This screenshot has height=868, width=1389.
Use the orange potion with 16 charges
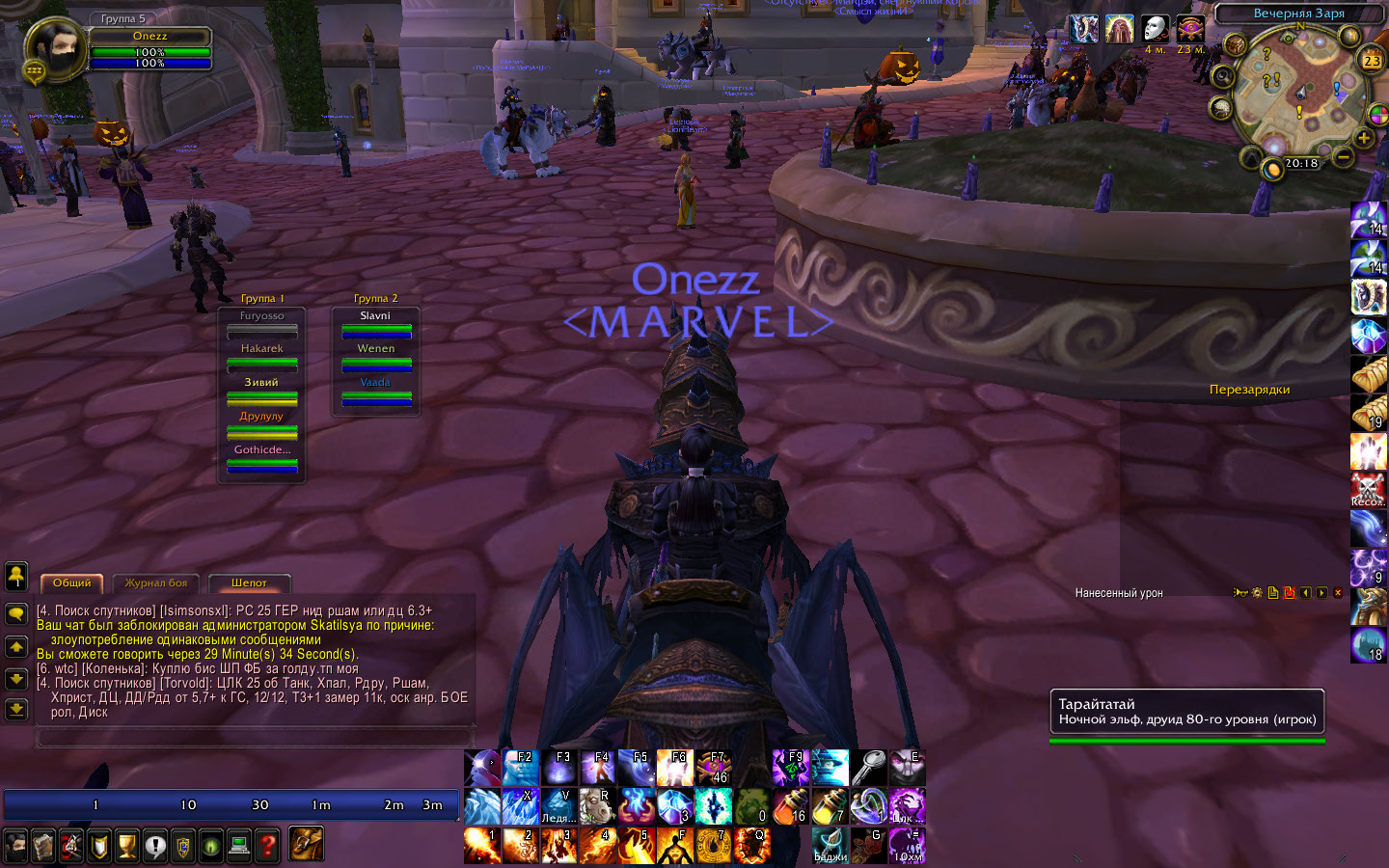point(791,806)
